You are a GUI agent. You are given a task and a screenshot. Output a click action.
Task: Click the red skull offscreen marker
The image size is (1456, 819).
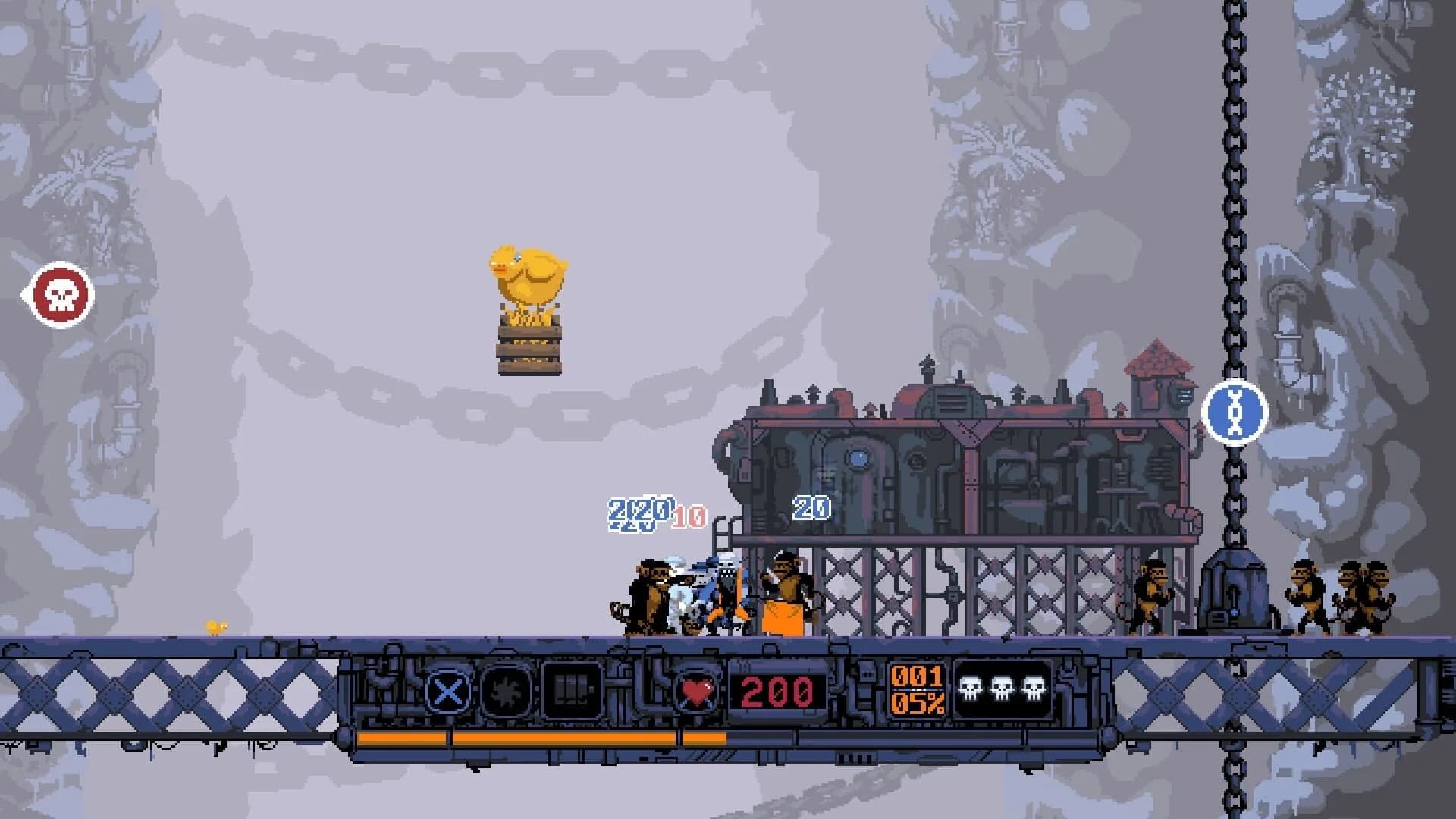point(58,294)
